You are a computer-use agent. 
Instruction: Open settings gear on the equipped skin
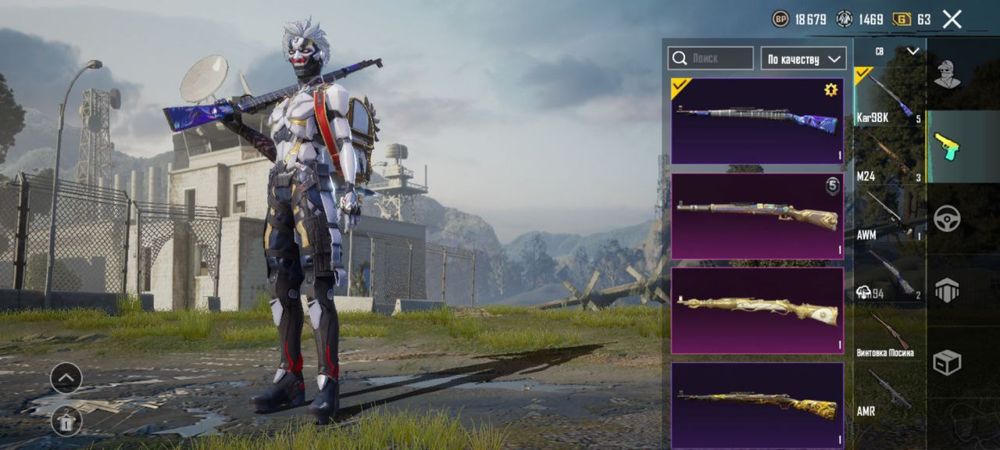pyautogui.click(x=830, y=90)
